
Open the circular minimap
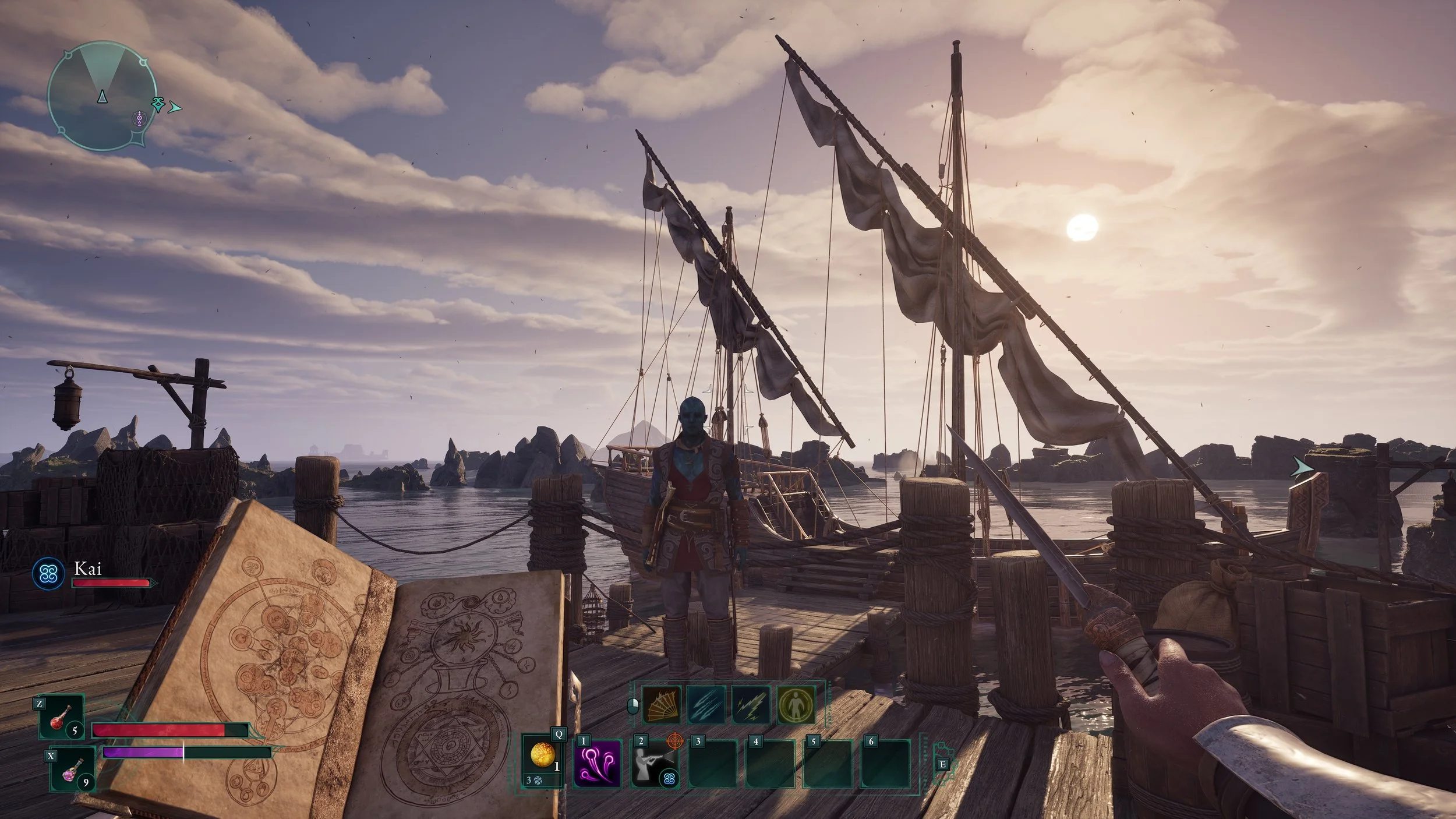tap(102, 96)
